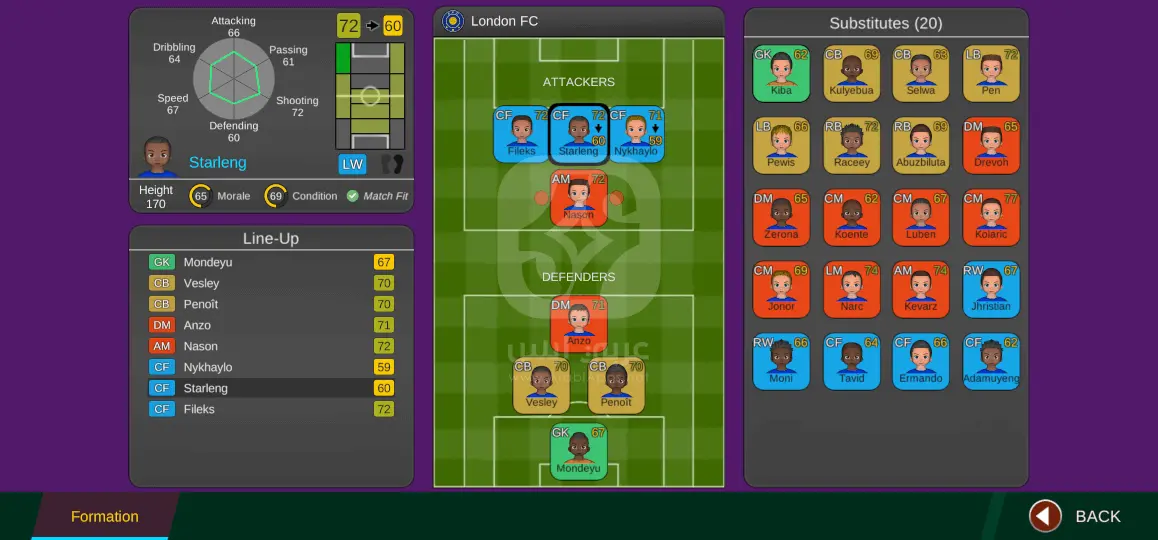The width and height of the screenshot is (1158, 540).
Task: Choose substitute Kulyebua card
Action: click(851, 73)
